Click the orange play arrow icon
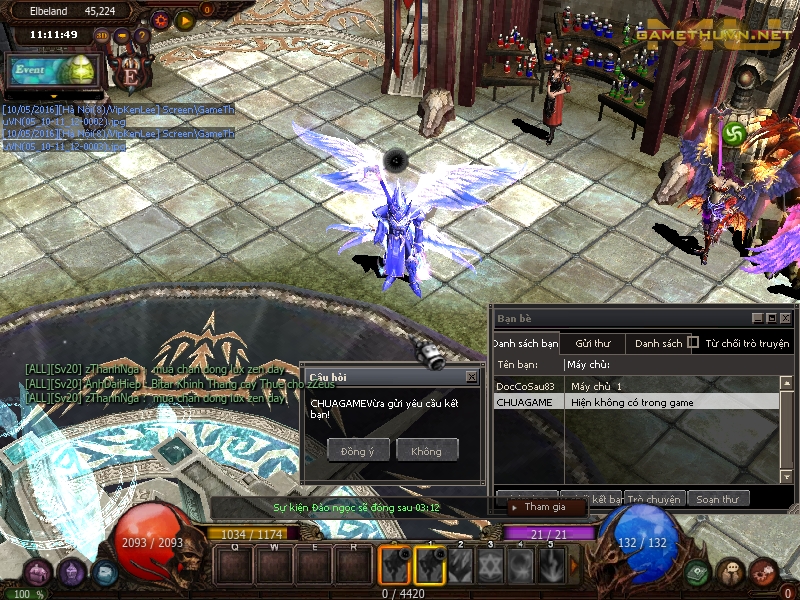800x600 pixels. [x=184, y=19]
